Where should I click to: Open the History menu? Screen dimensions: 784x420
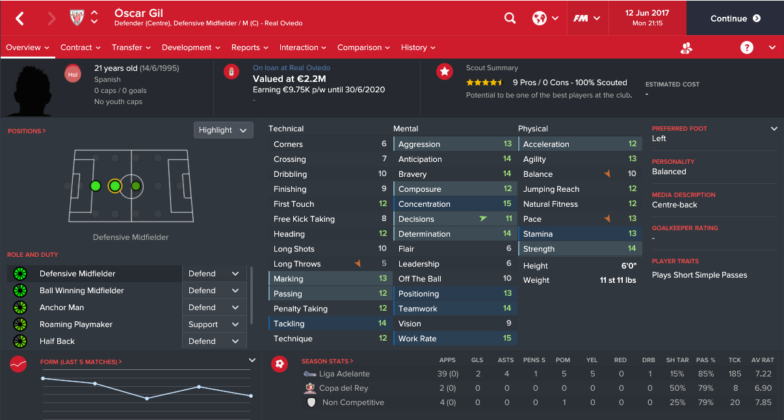pos(418,47)
